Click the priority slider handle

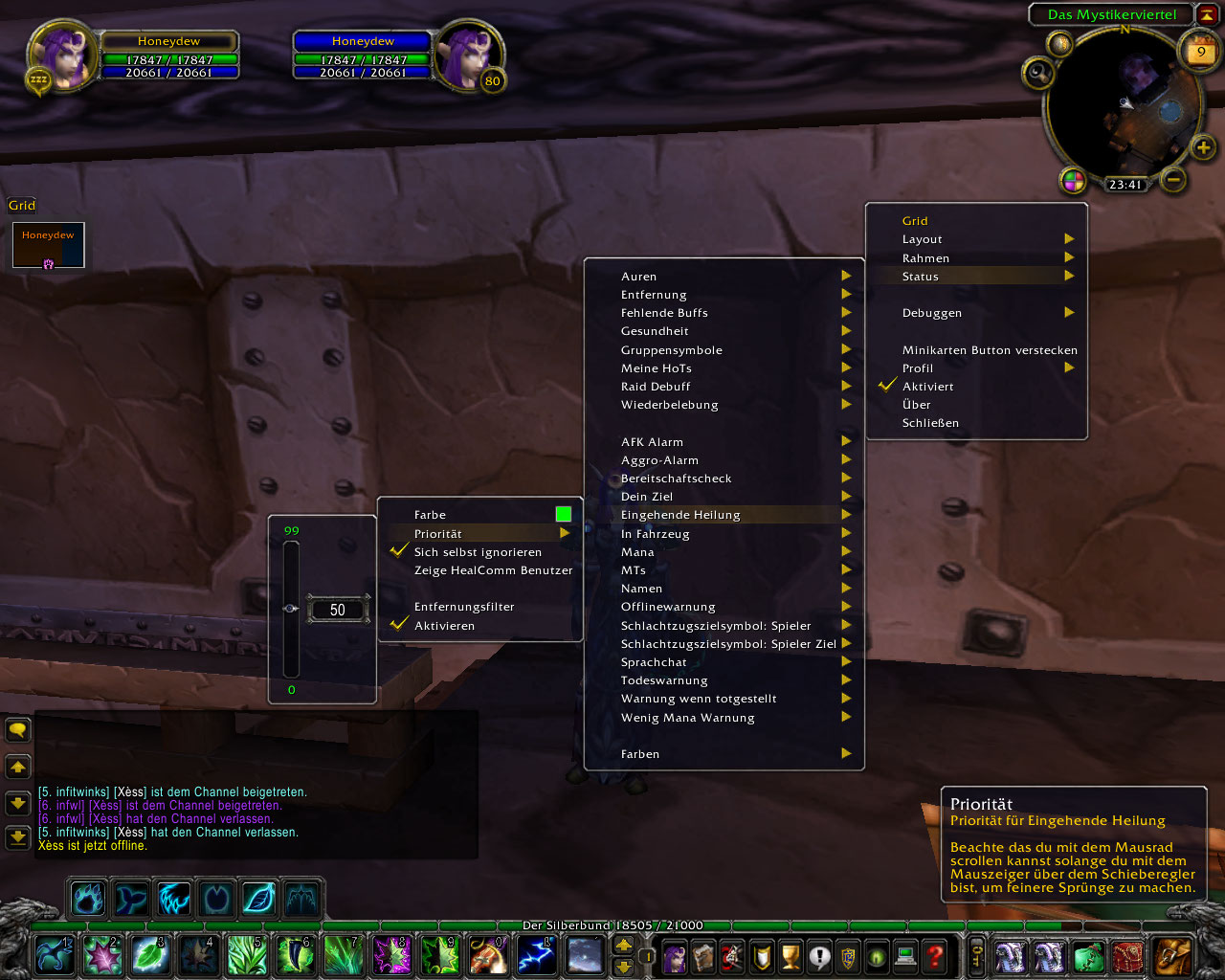(291, 609)
